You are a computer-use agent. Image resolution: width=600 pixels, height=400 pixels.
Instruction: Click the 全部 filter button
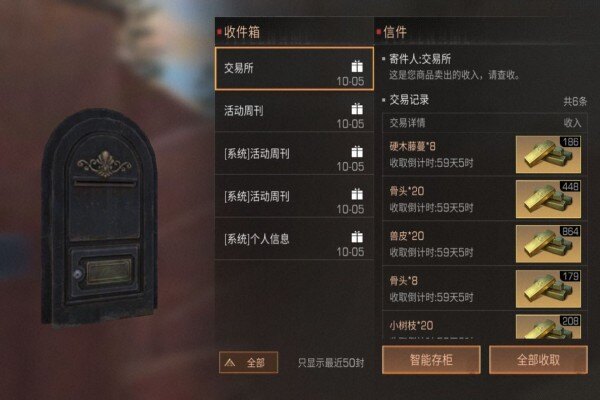[x=248, y=362]
